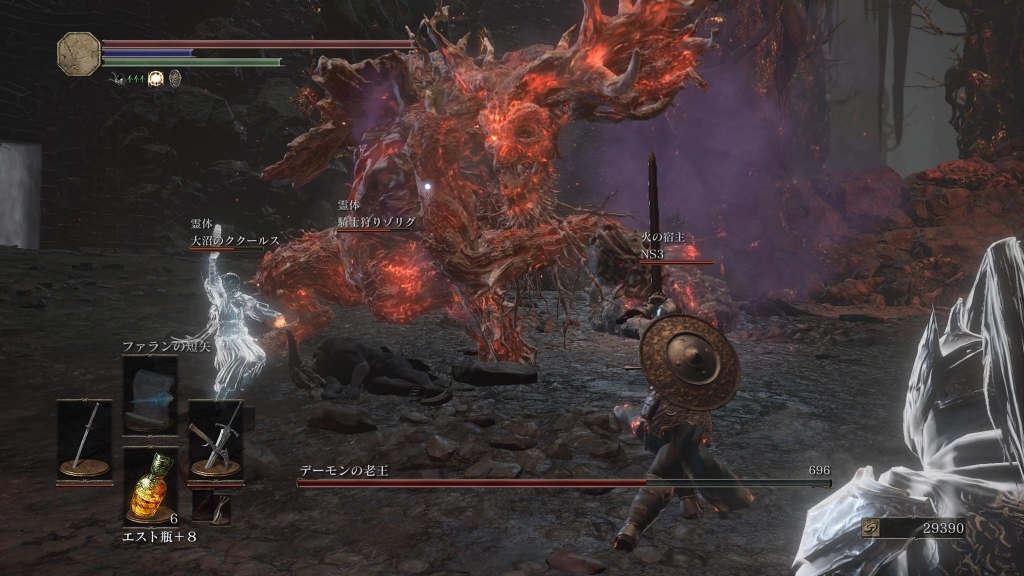This screenshot has width=1024, height=576.
Task: Select the small secondary bow slot
Action: (x=211, y=508)
